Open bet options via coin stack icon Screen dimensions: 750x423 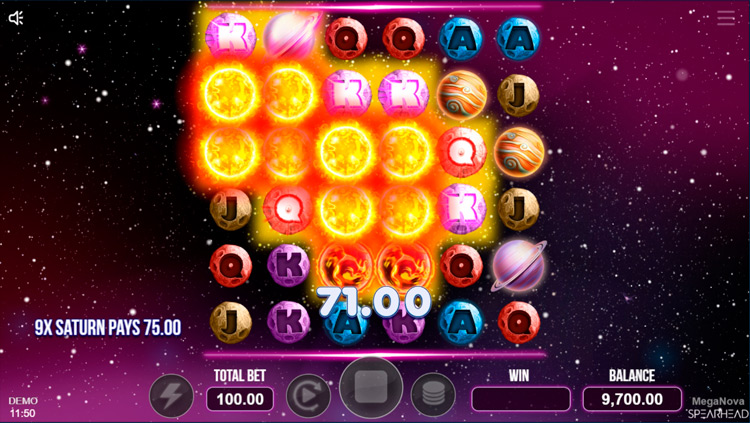[x=433, y=396]
